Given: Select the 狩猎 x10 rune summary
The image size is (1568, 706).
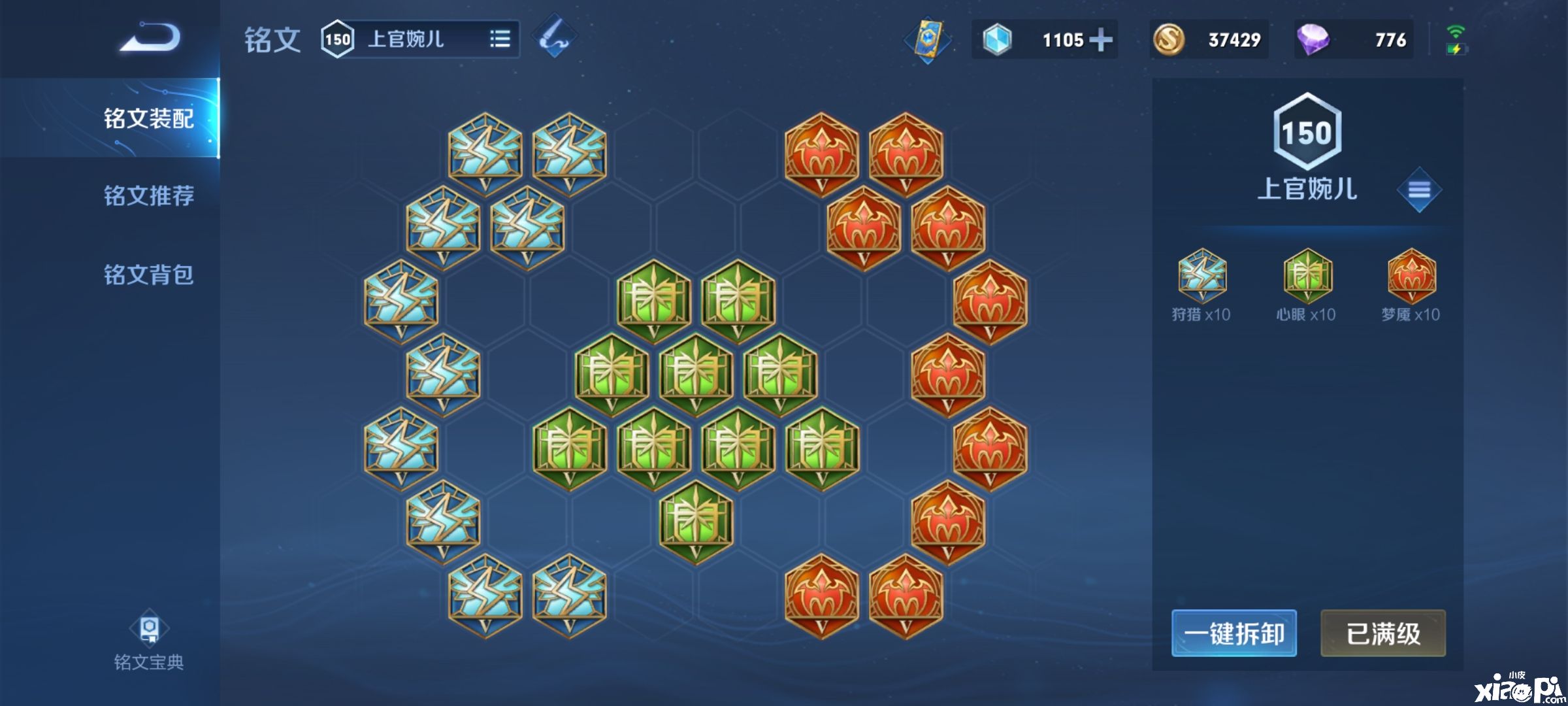Looking at the screenshot, I should tap(1201, 286).
